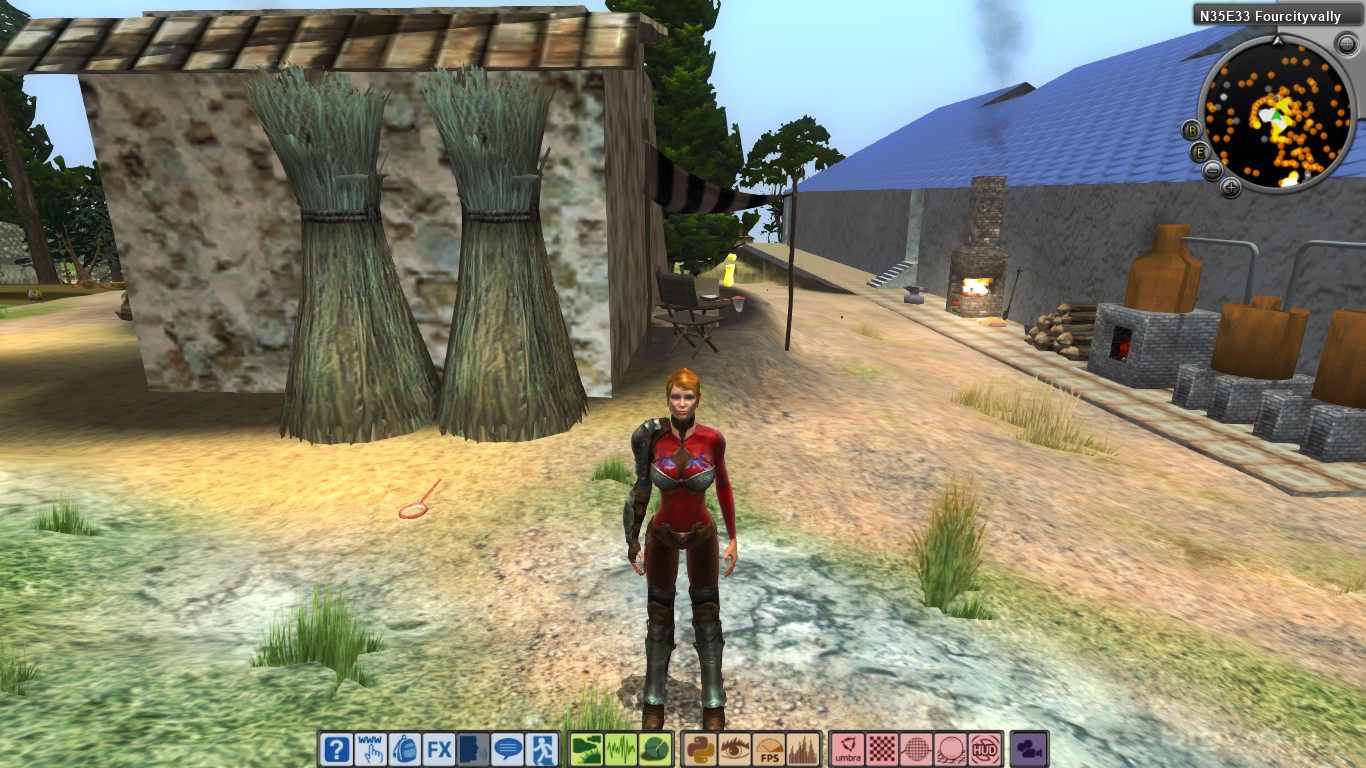Open the backpack inventory

coord(405,749)
